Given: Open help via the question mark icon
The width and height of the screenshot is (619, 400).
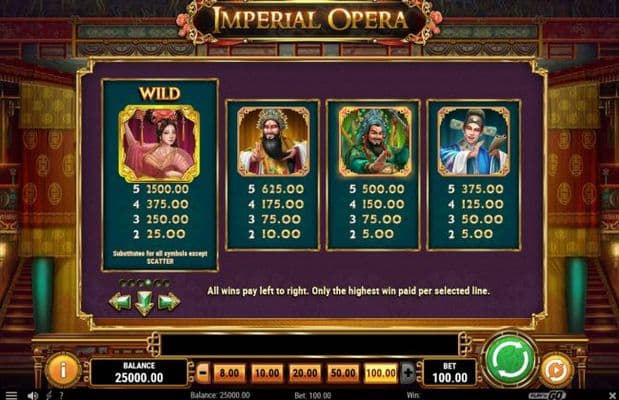Looking at the screenshot, I should coord(64,395).
